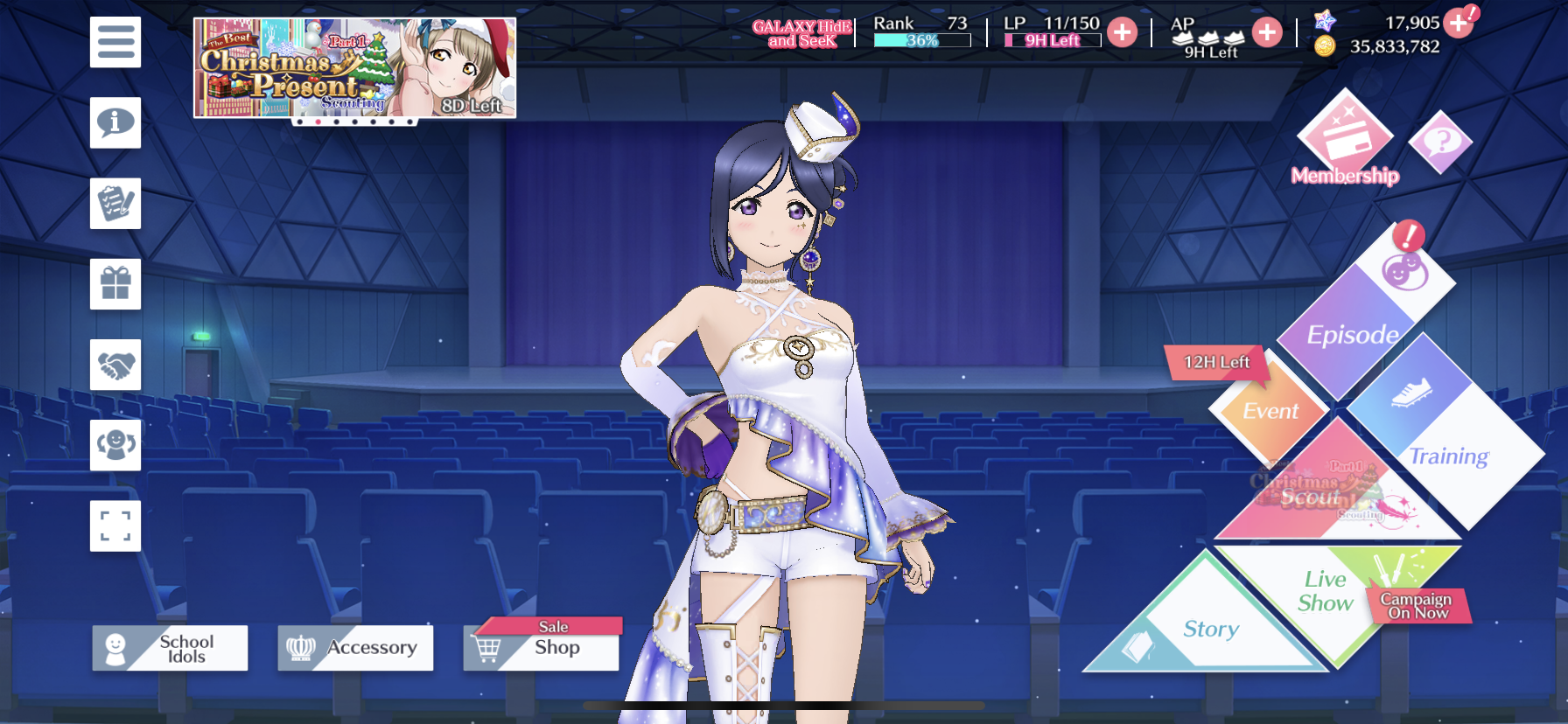Add AP with the plus button
Viewport: 1568px width, 724px height.
point(1266,33)
